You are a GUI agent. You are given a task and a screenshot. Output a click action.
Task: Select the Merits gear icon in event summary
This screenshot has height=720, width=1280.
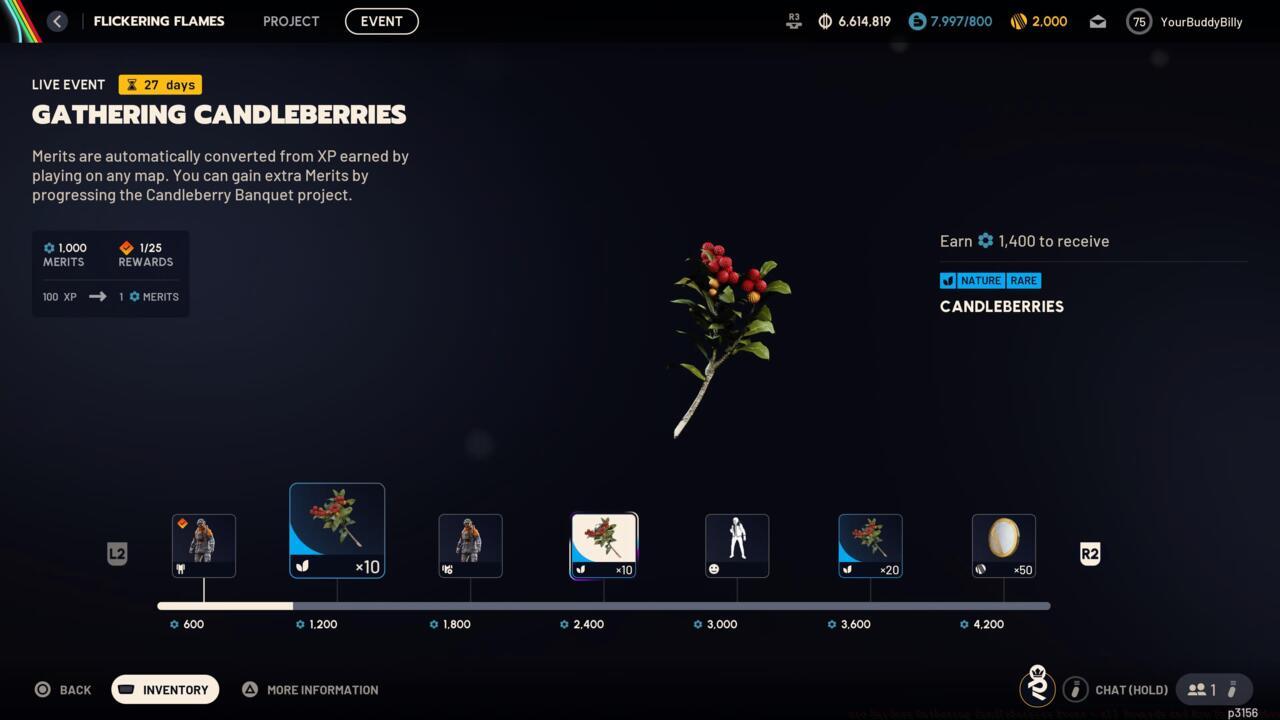(47, 248)
